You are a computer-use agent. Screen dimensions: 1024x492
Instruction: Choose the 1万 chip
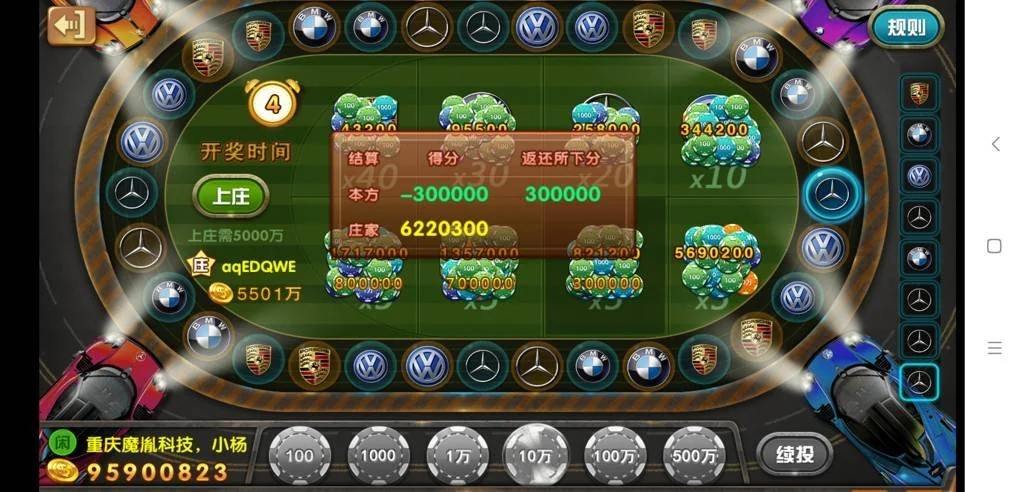tap(457, 455)
